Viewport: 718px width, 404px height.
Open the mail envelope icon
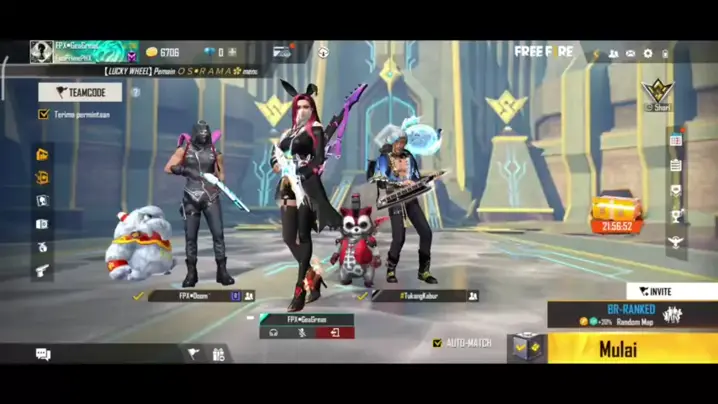pyautogui.click(x=630, y=53)
